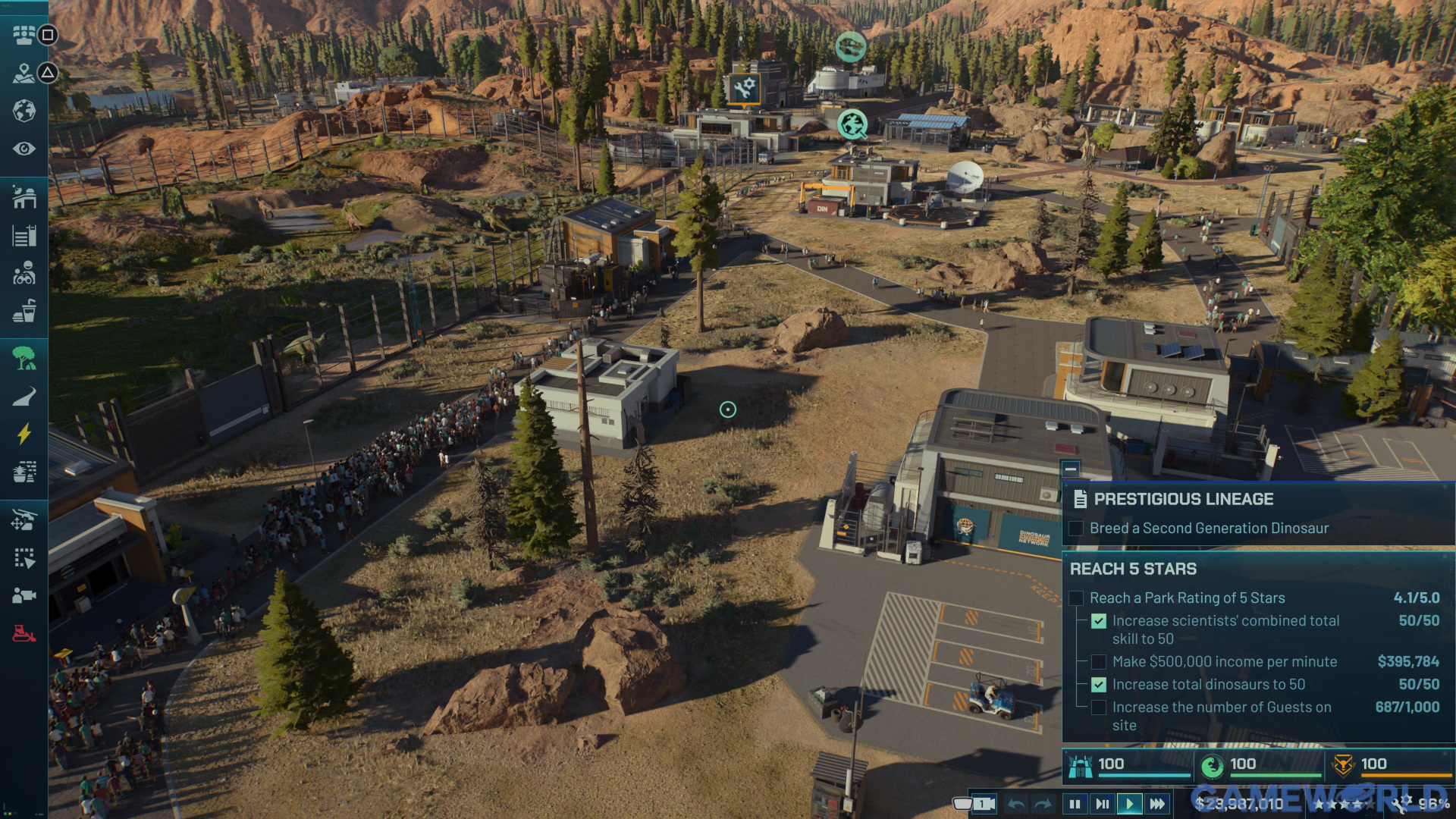Open the operations buildings build category
1456x819 pixels.
coord(24,198)
